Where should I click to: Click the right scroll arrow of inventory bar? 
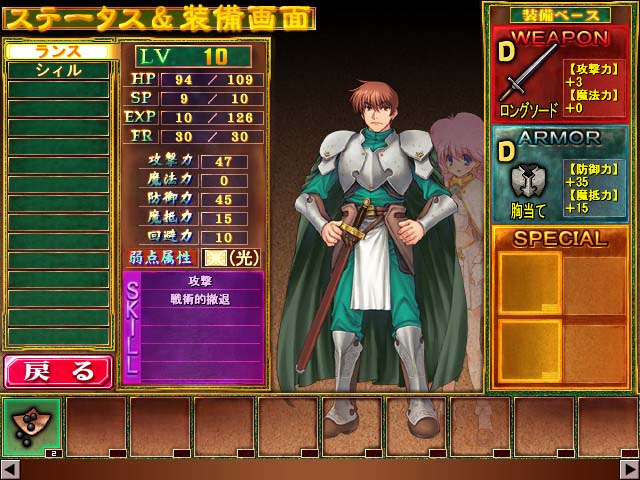pos(630,469)
